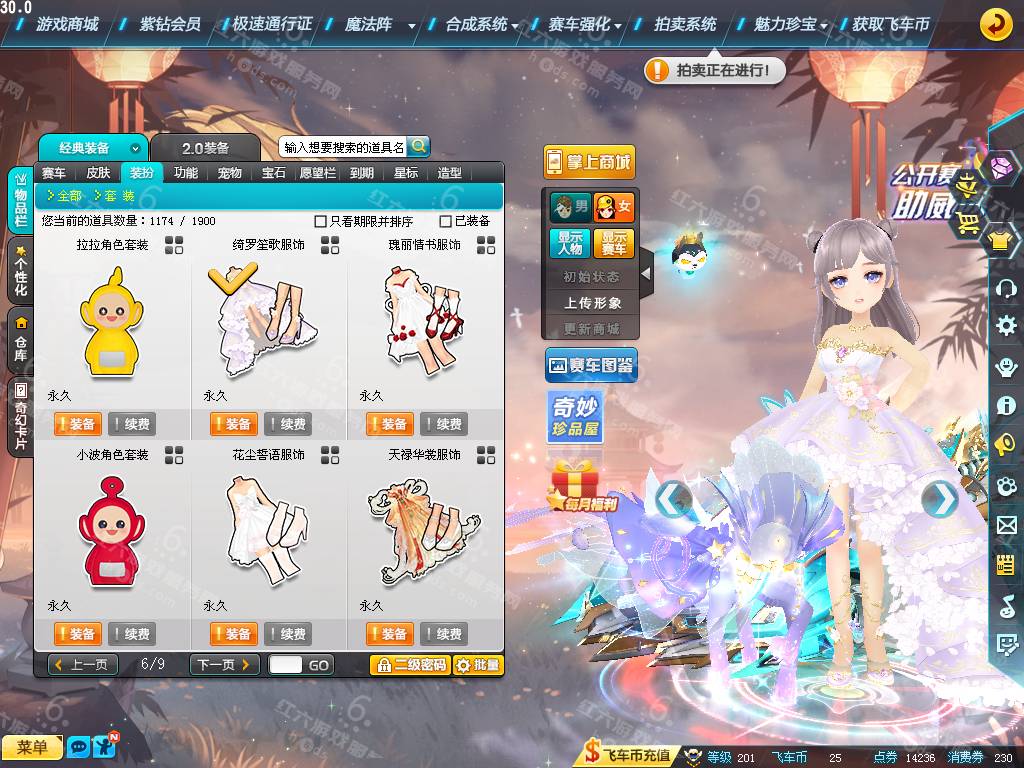The height and width of the screenshot is (768, 1024).
Task: Toggle the 已装备 equipped filter checkbox
Action: click(446, 221)
